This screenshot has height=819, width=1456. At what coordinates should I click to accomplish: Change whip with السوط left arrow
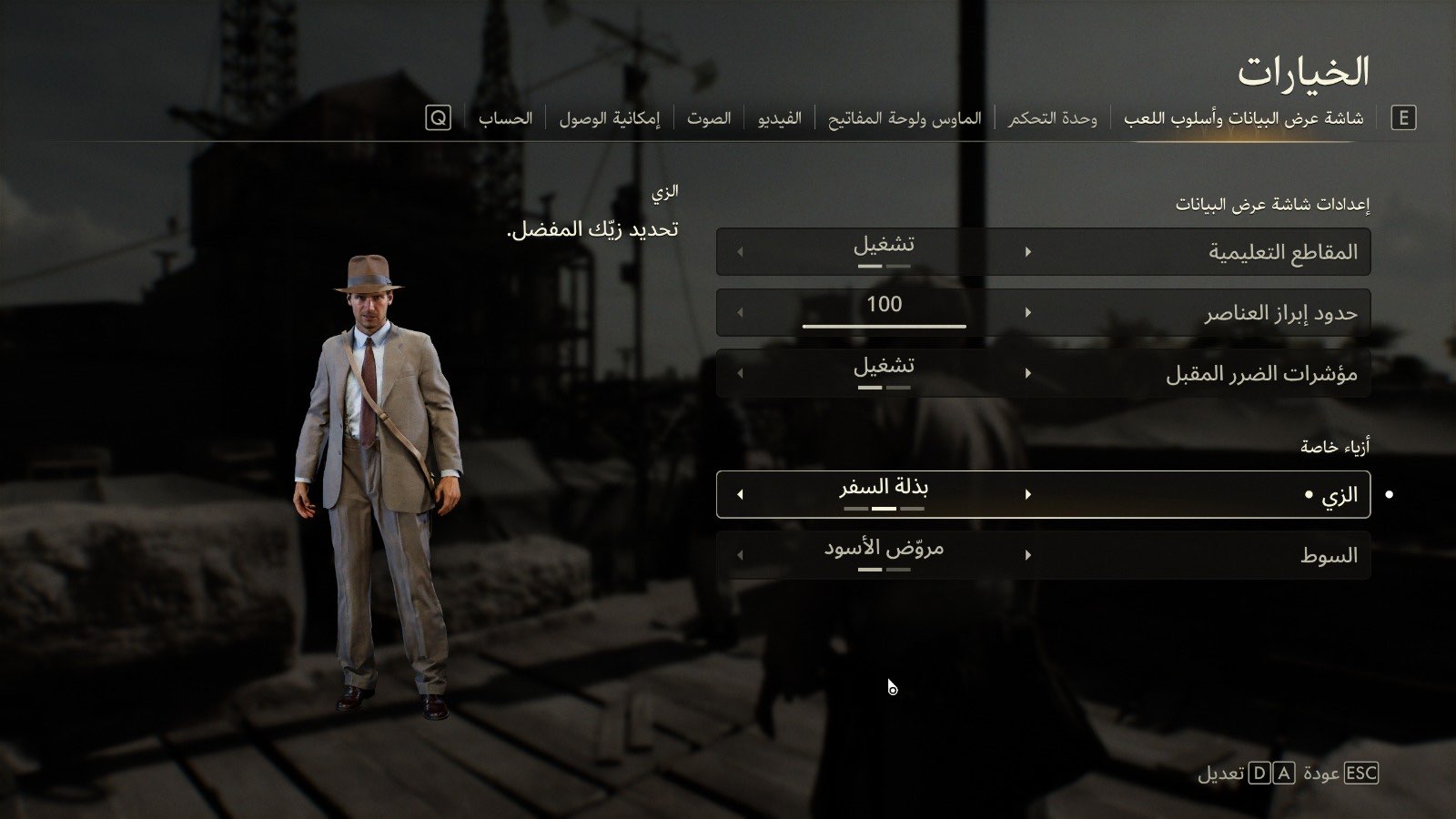740,555
